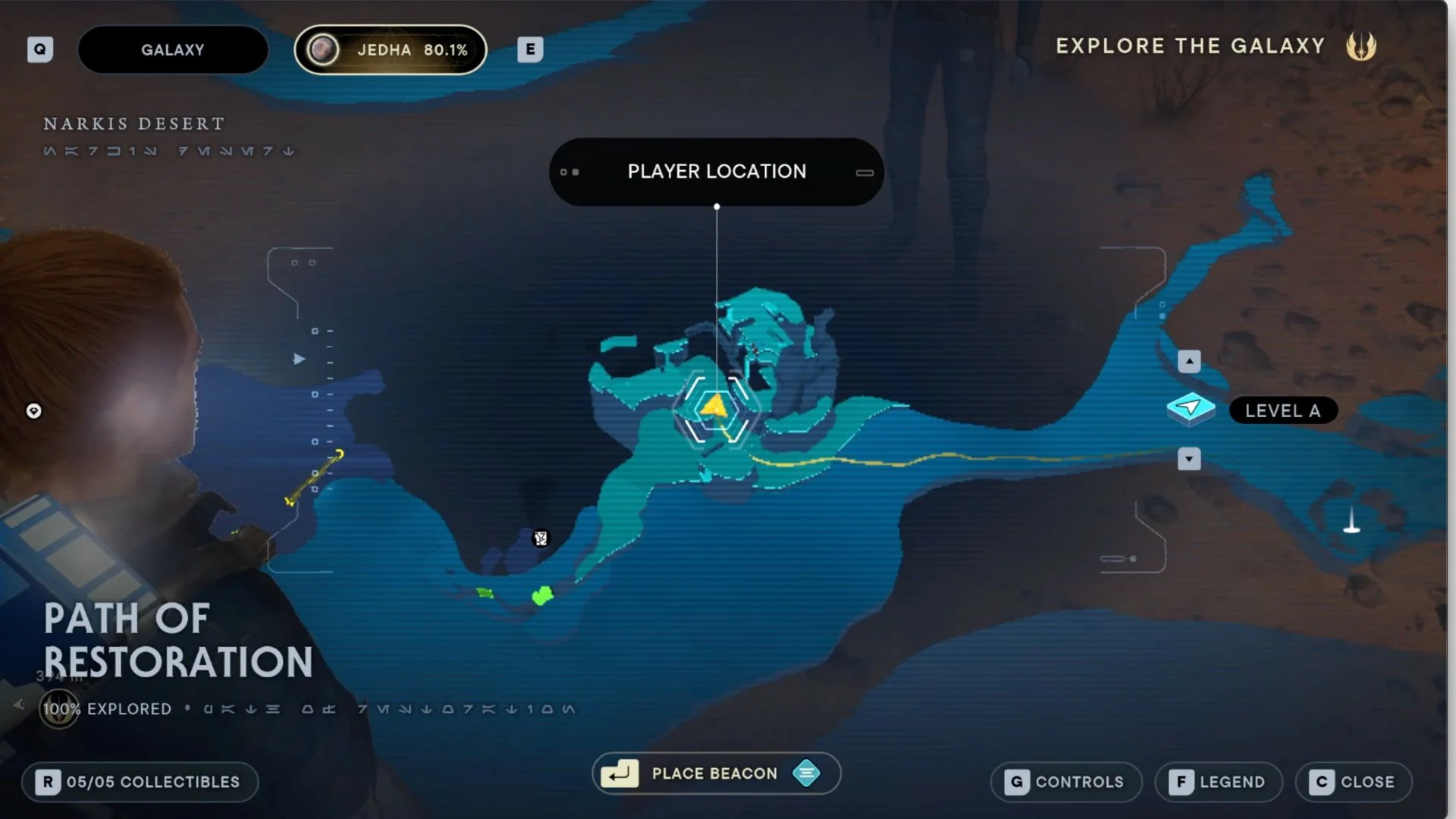The image size is (1456, 819).
Task: Open the Legend panel
Action: click(1219, 782)
